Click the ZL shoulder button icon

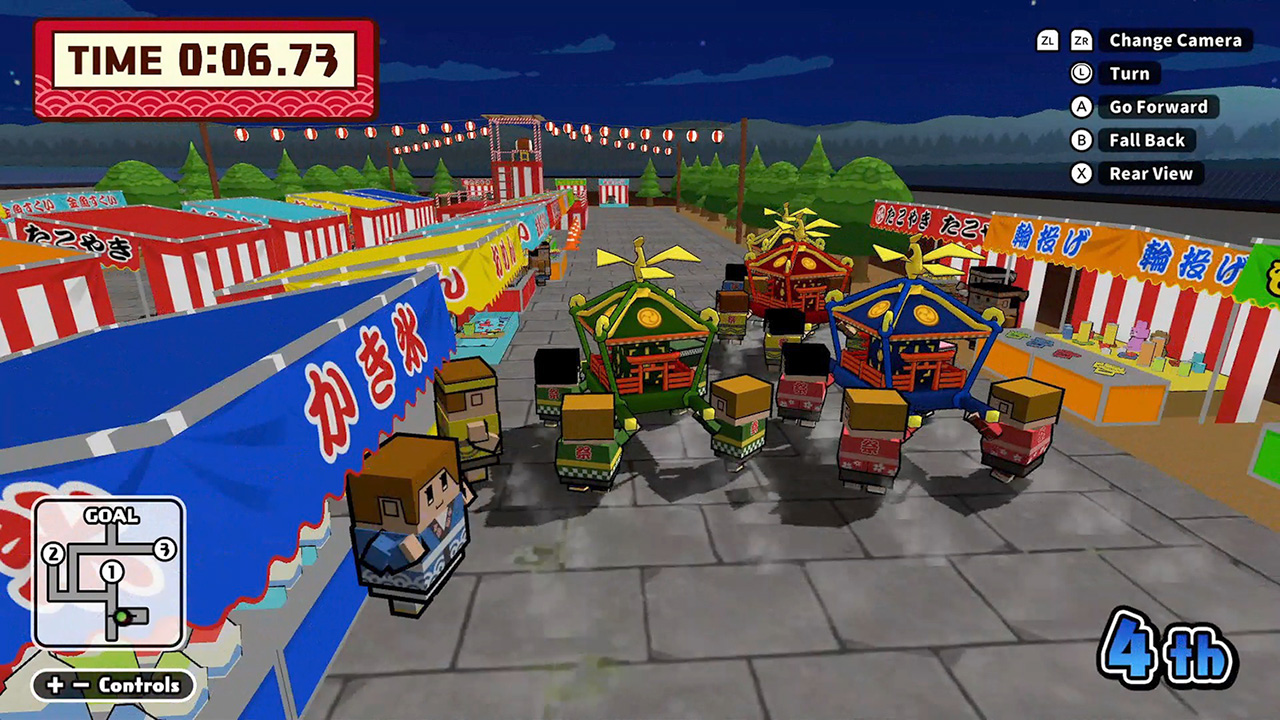[1046, 41]
